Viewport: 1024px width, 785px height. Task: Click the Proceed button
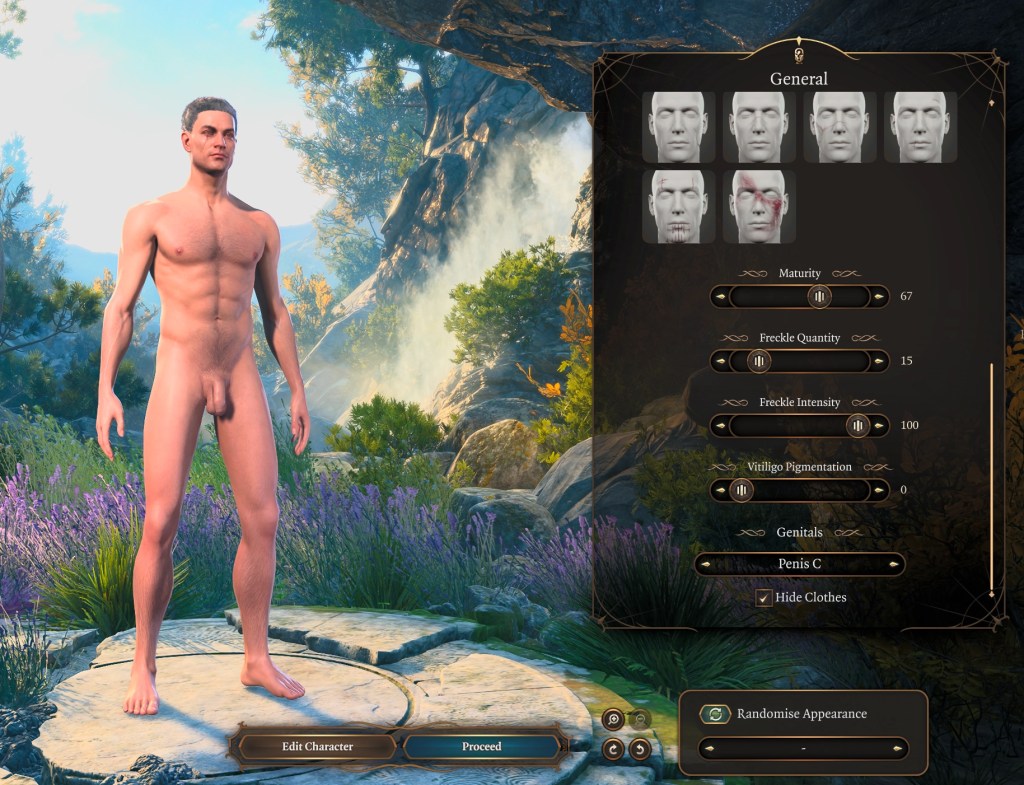click(481, 746)
